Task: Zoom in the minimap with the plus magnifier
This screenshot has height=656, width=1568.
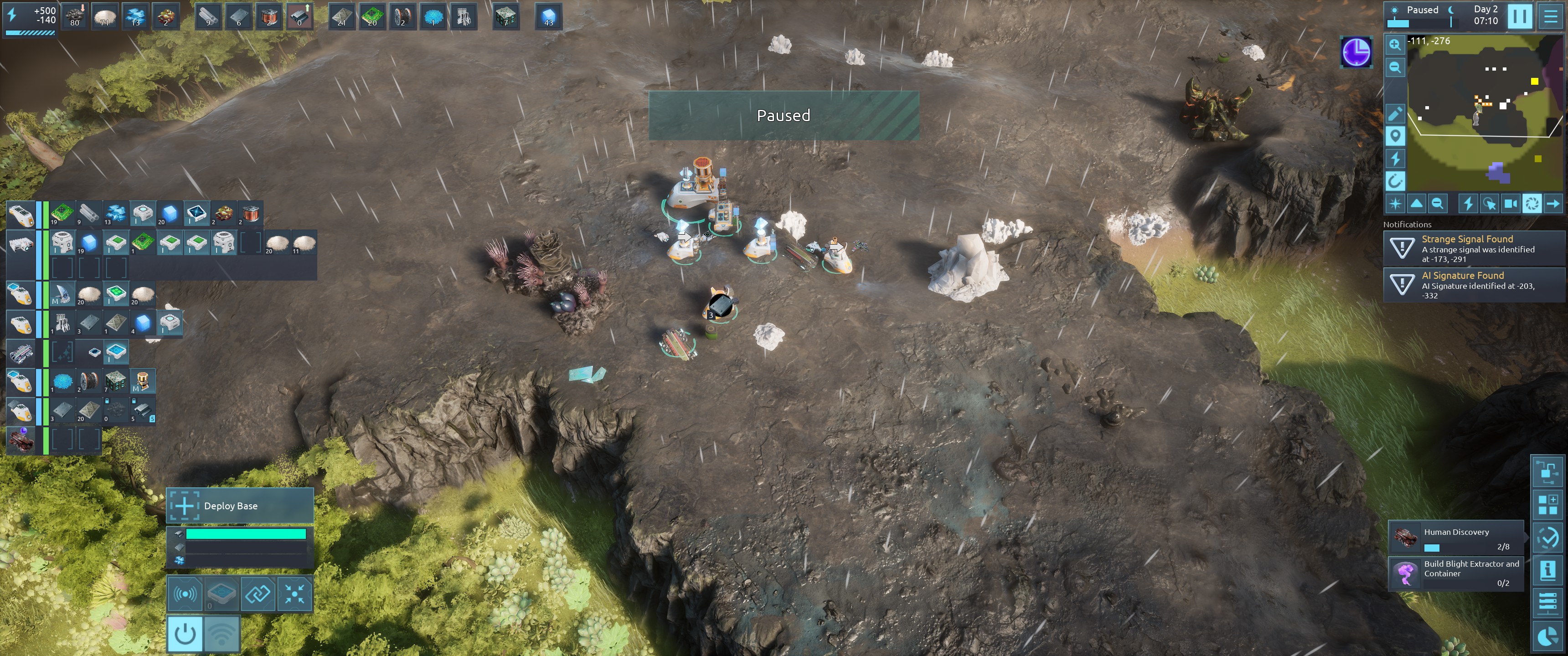Action: click(x=1394, y=45)
